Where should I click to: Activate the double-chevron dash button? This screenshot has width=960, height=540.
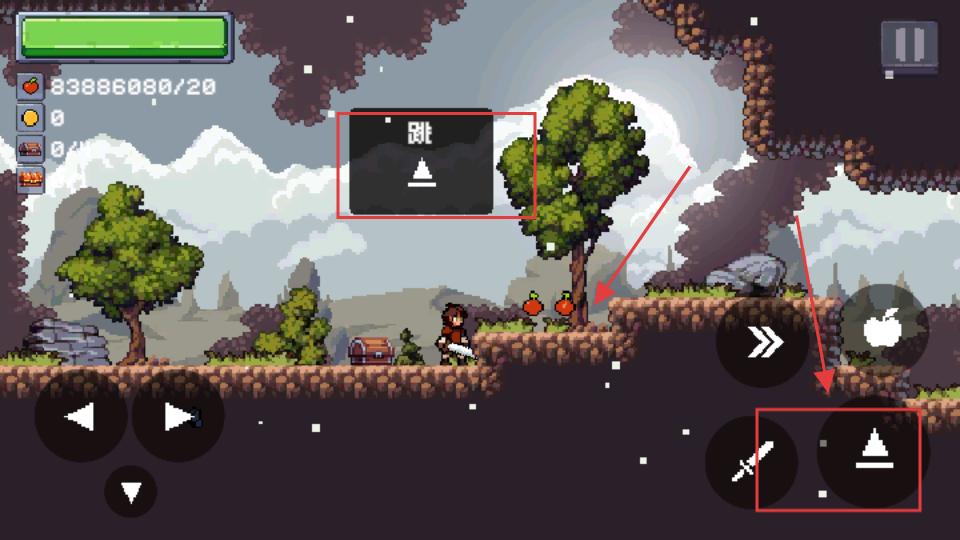pyautogui.click(x=763, y=343)
